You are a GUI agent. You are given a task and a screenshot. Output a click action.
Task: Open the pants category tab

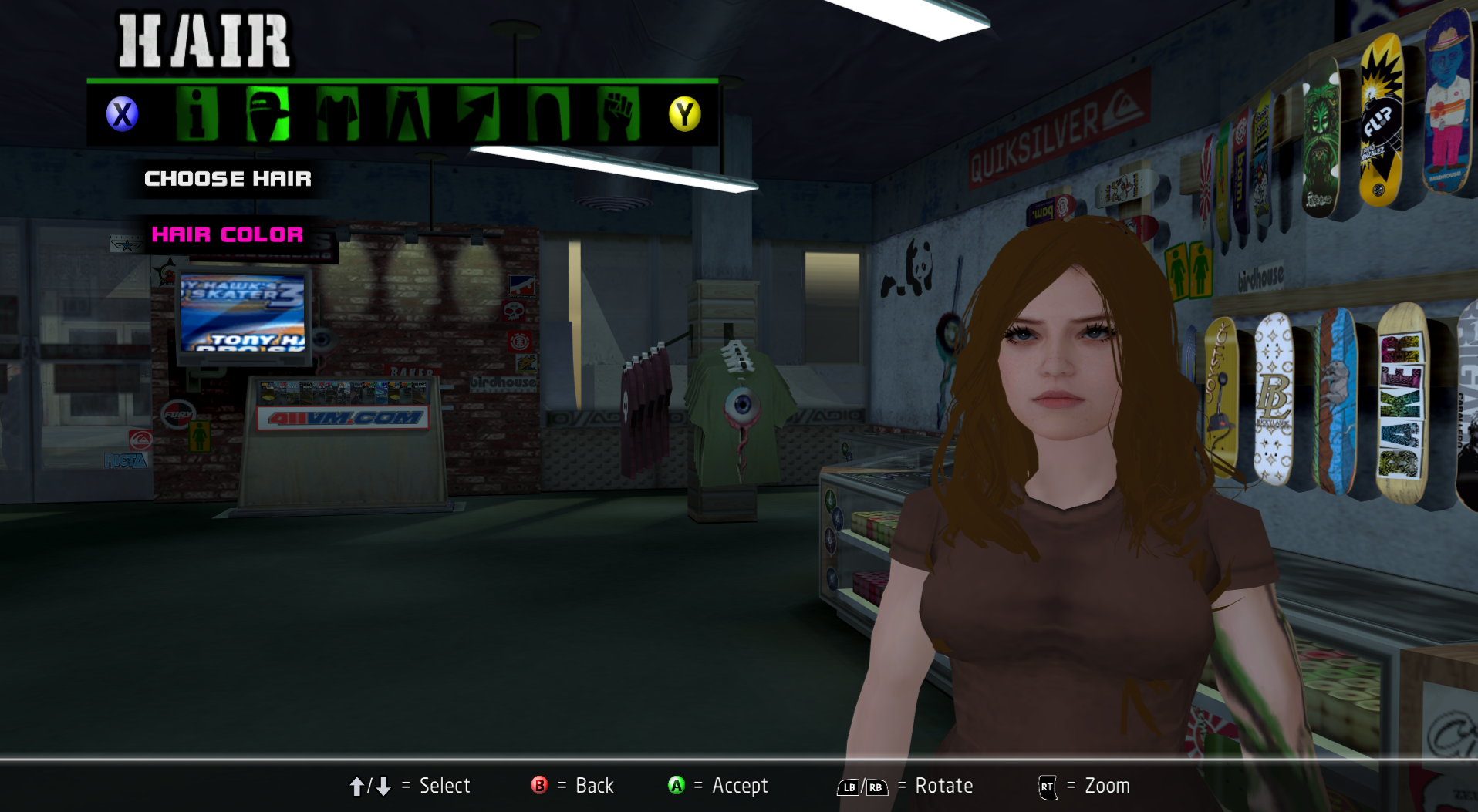point(407,114)
